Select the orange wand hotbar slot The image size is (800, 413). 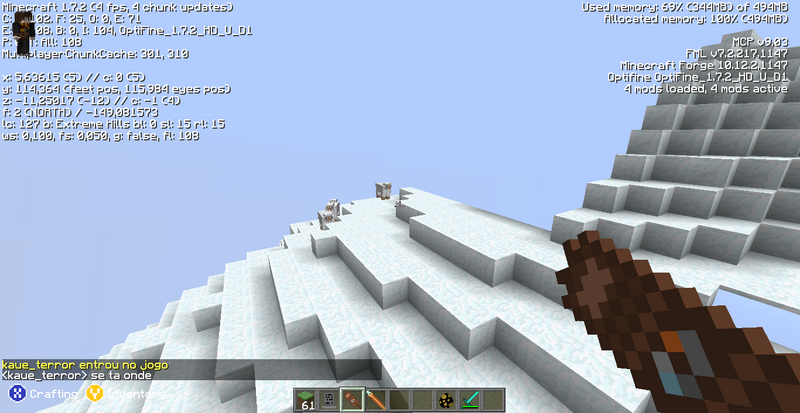coord(375,400)
